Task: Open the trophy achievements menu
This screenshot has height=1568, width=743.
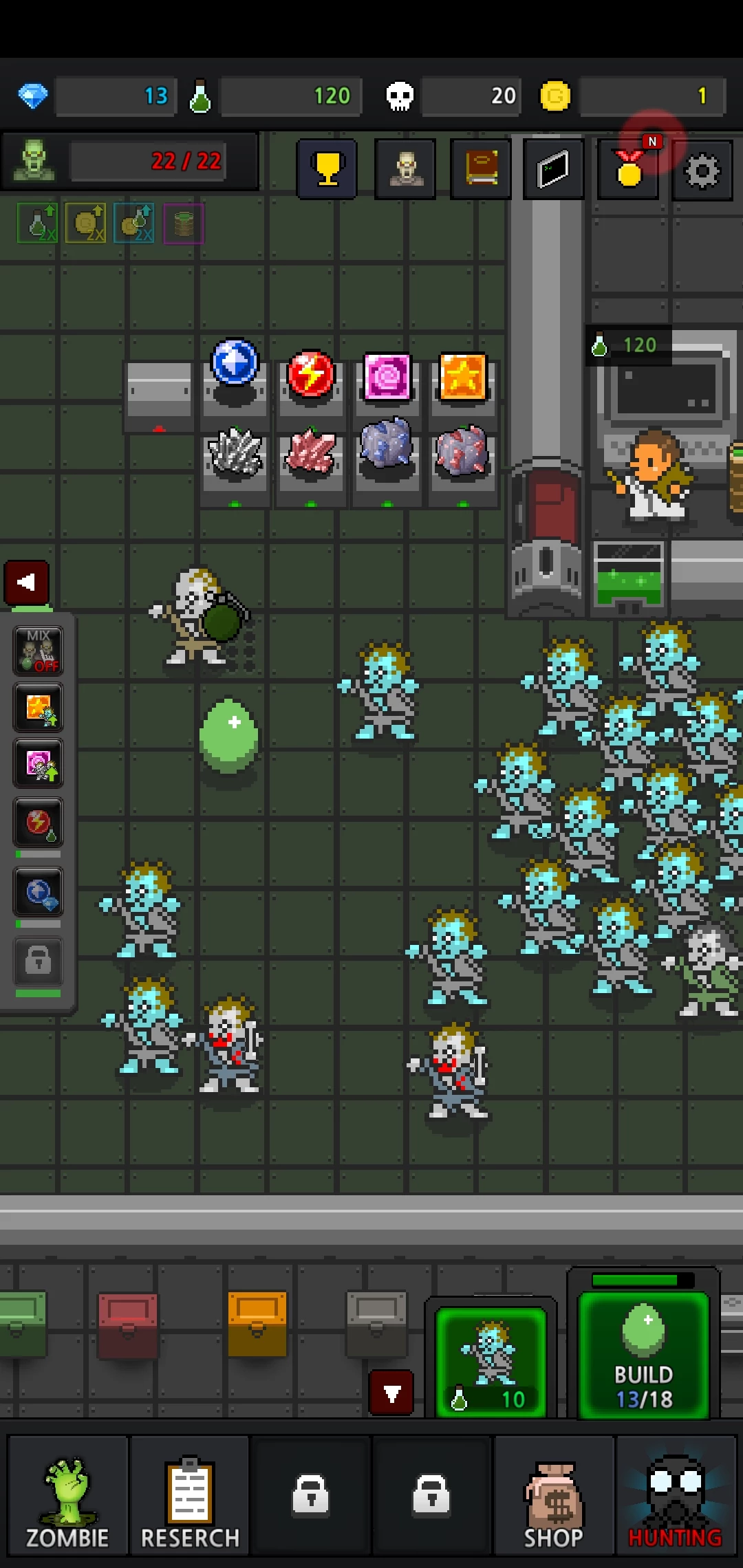Action: [327, 169]
